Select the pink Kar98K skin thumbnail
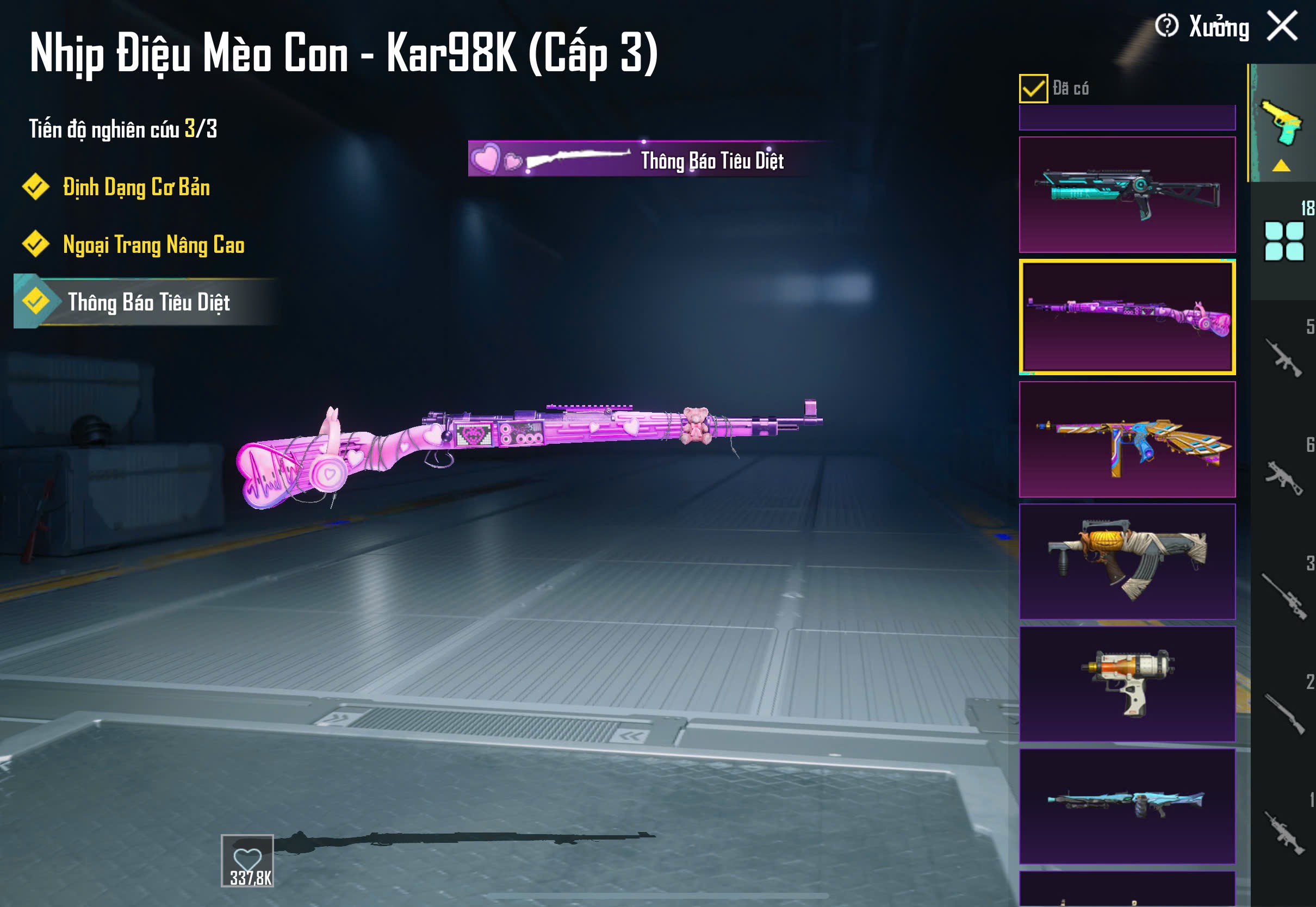The width and height of the screenshot is (1316, 907). pos(1127,317)
